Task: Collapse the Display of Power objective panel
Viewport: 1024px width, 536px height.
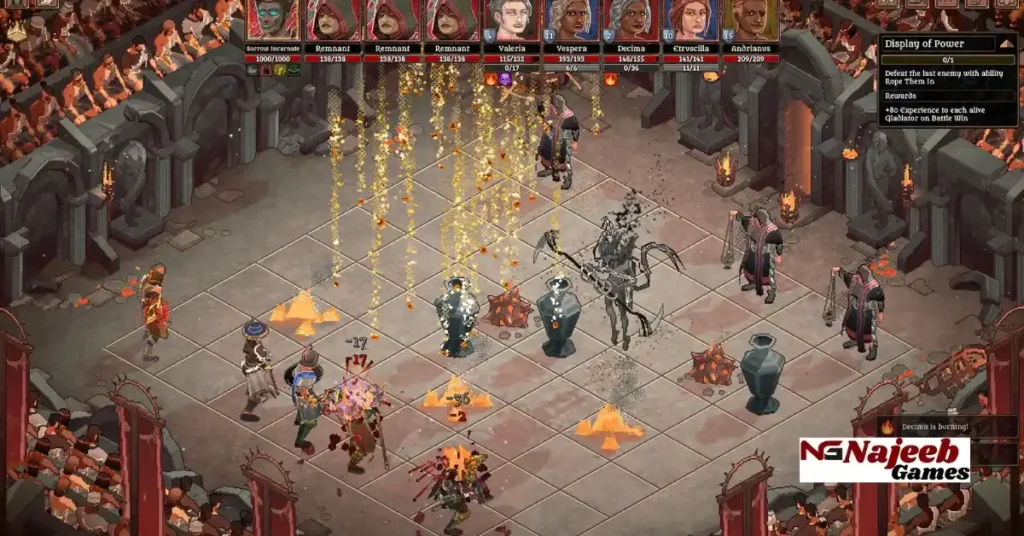Action: click(x=1007, y=43)
